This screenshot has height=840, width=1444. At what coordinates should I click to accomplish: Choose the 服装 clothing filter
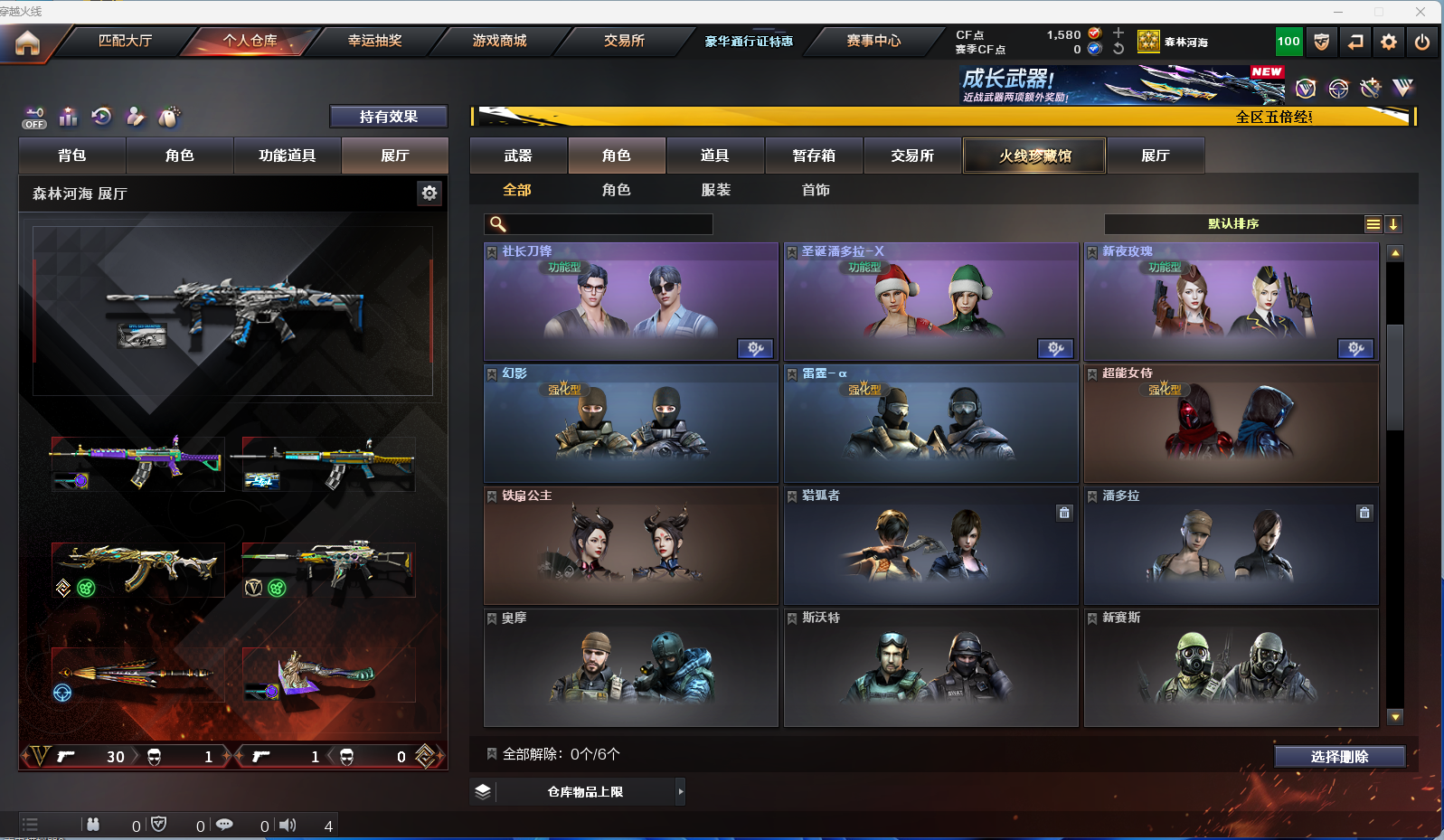click(715, 190)
